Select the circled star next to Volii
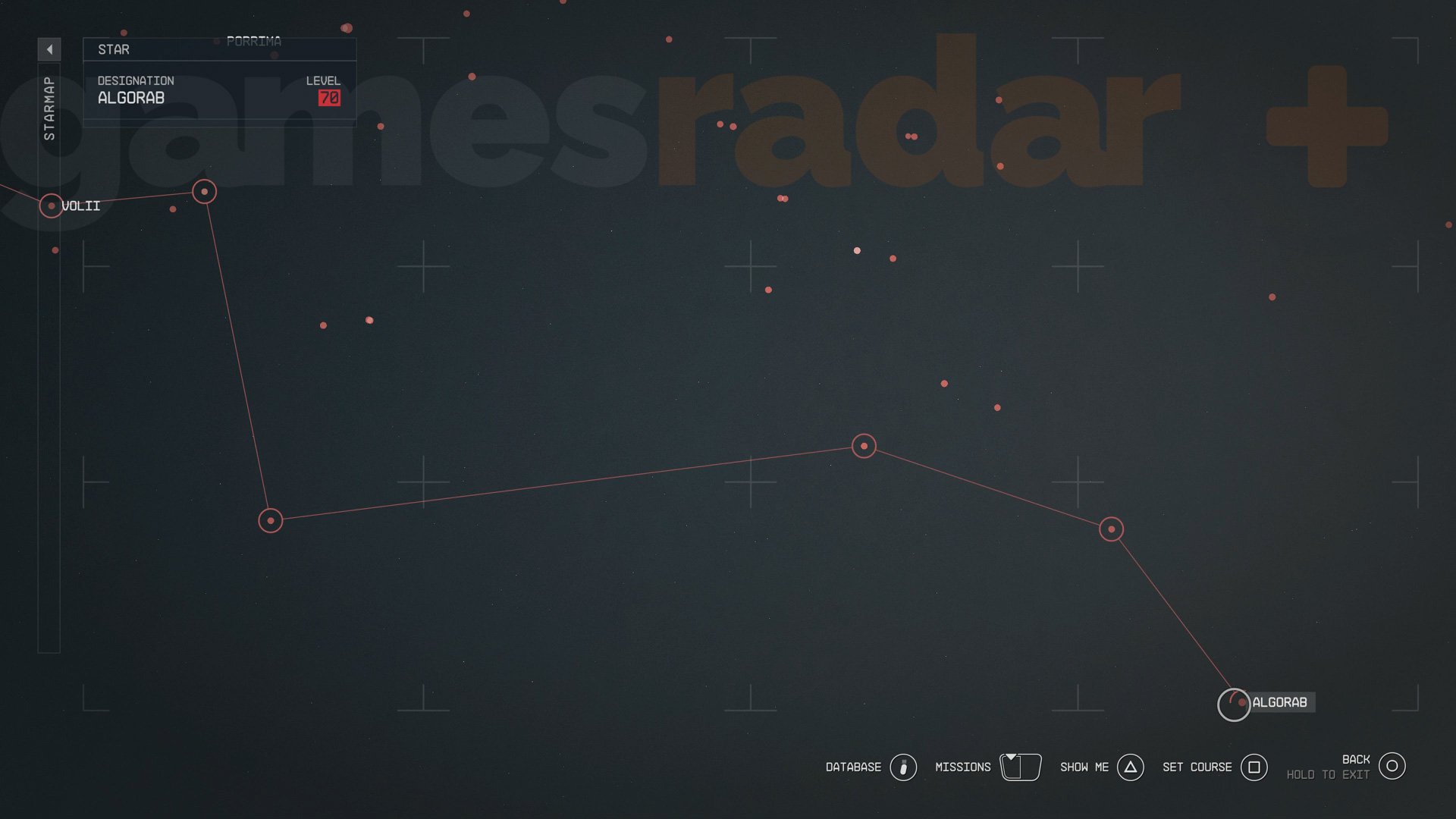 click(x=203, y=192)
